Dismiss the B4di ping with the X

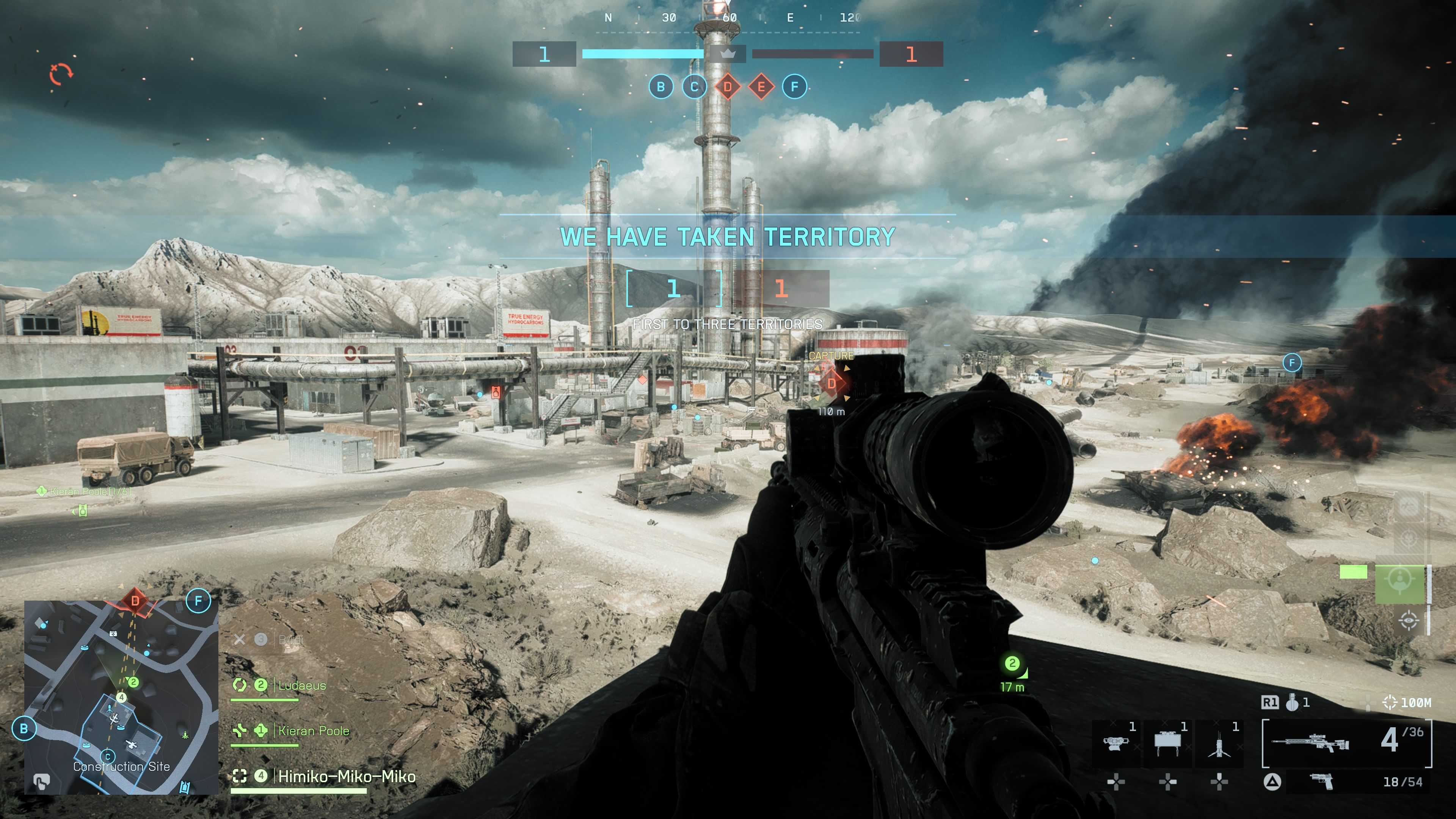click(x=240, y=640)
